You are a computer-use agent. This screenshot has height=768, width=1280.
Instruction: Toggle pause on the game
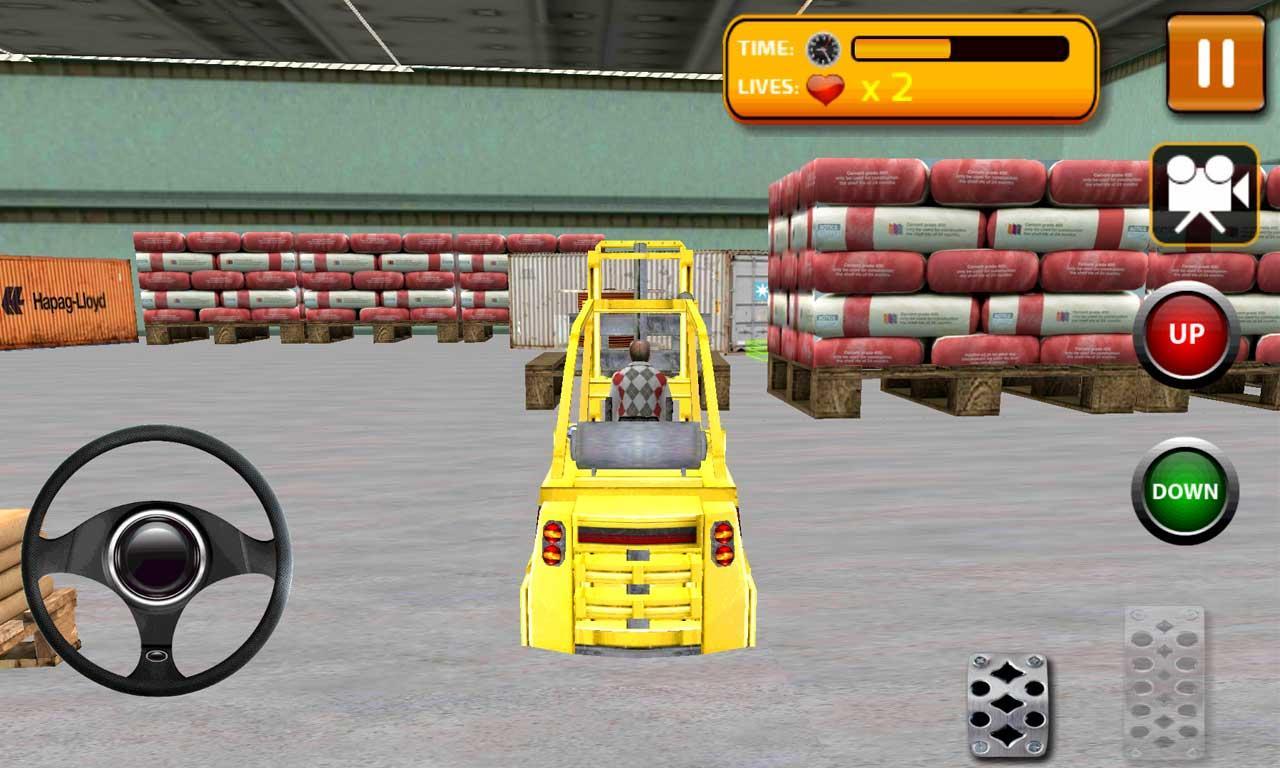pos(1218,63)
